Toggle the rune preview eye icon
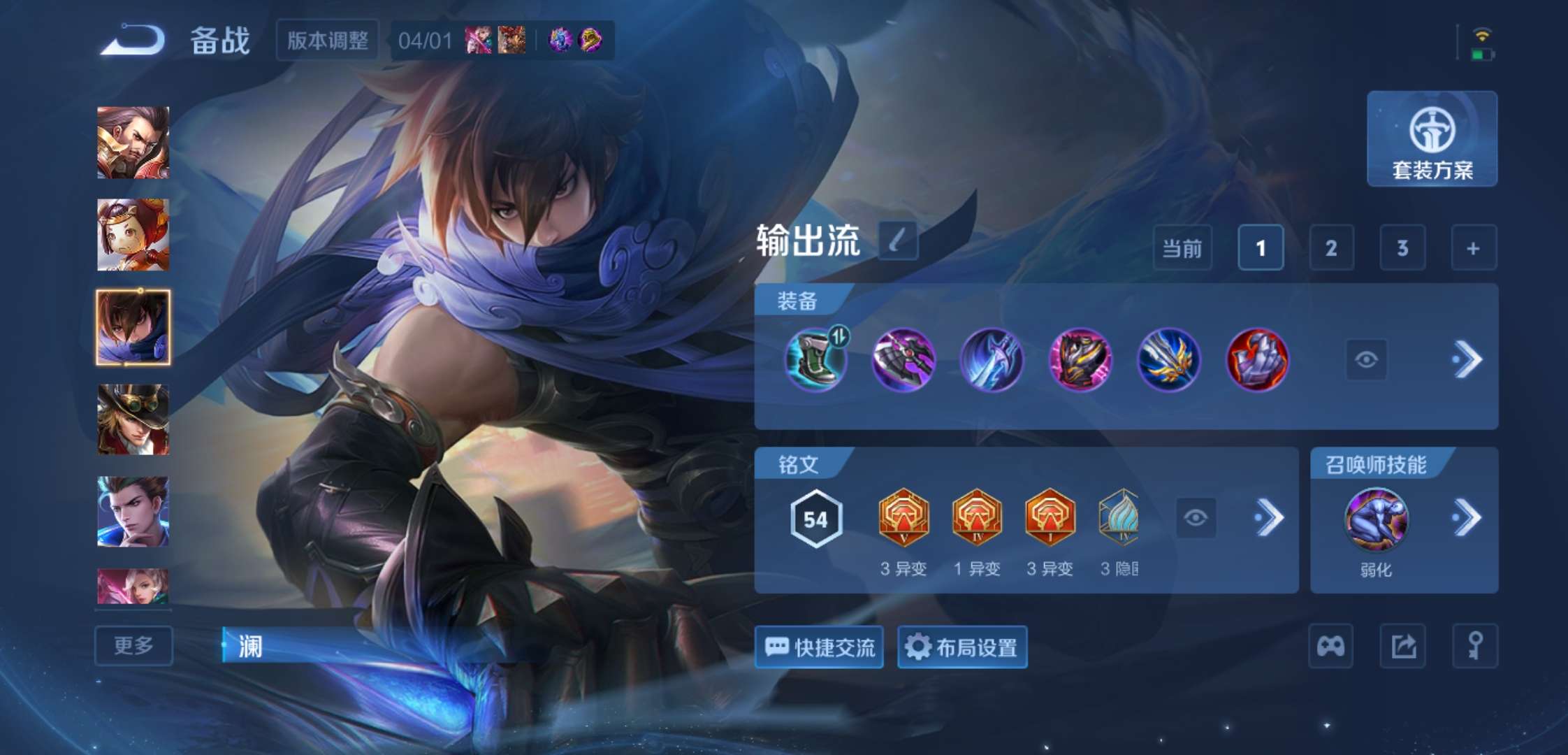 click(1197, 518)
